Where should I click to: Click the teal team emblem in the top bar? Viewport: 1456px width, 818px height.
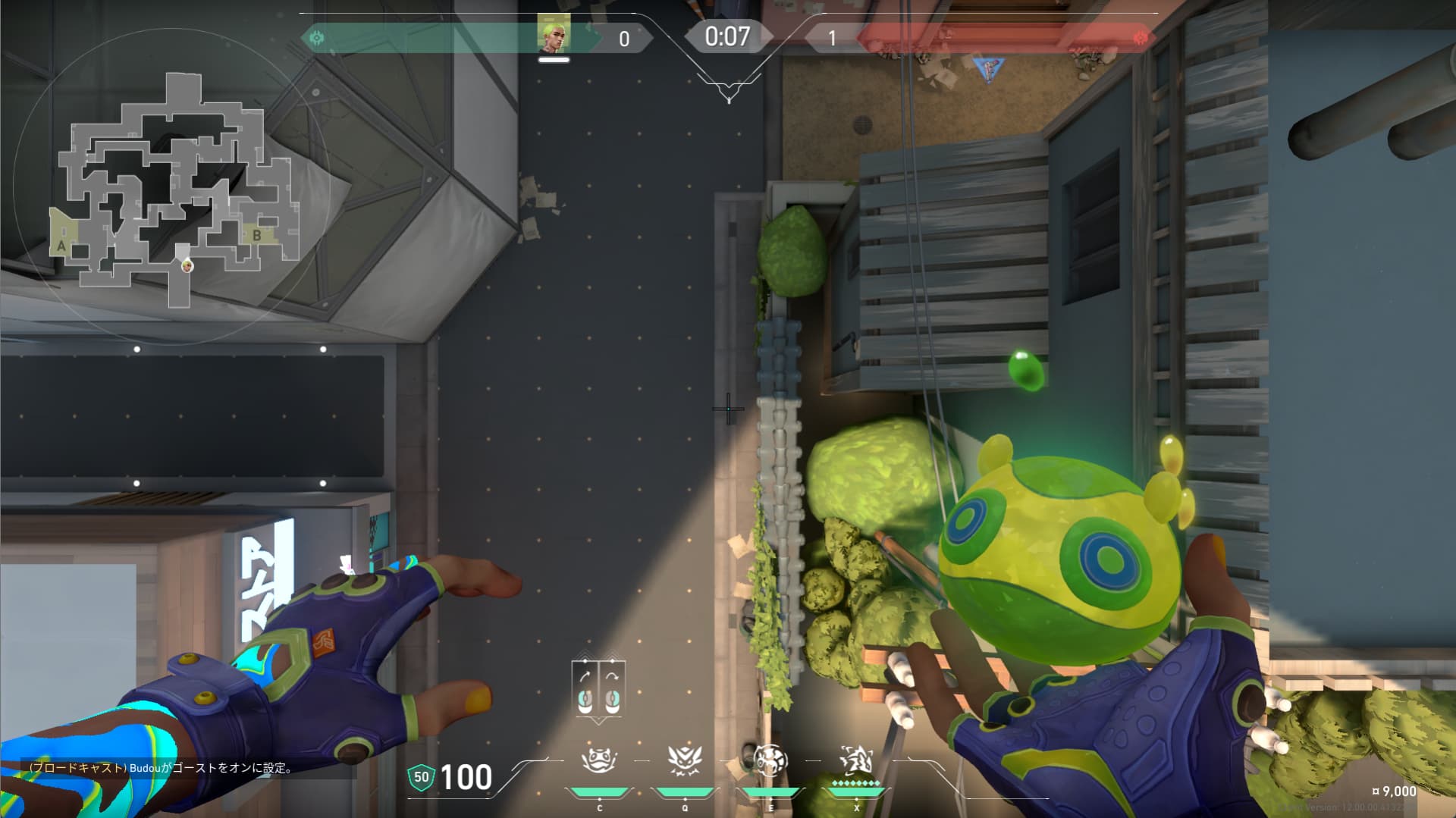[317, 37]
